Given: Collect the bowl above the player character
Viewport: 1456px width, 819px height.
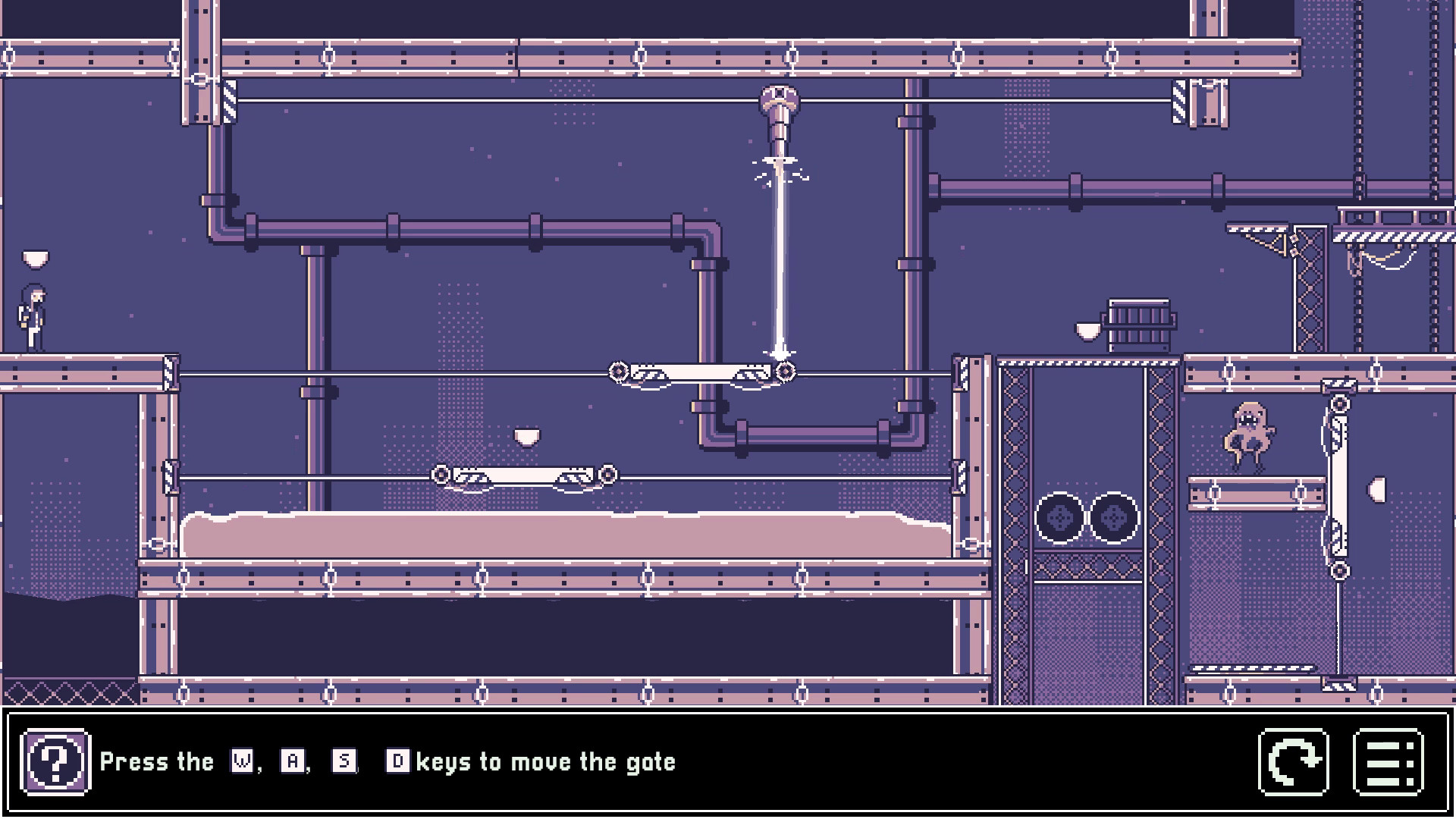Looking at the screenshot, I should point(35,260).
